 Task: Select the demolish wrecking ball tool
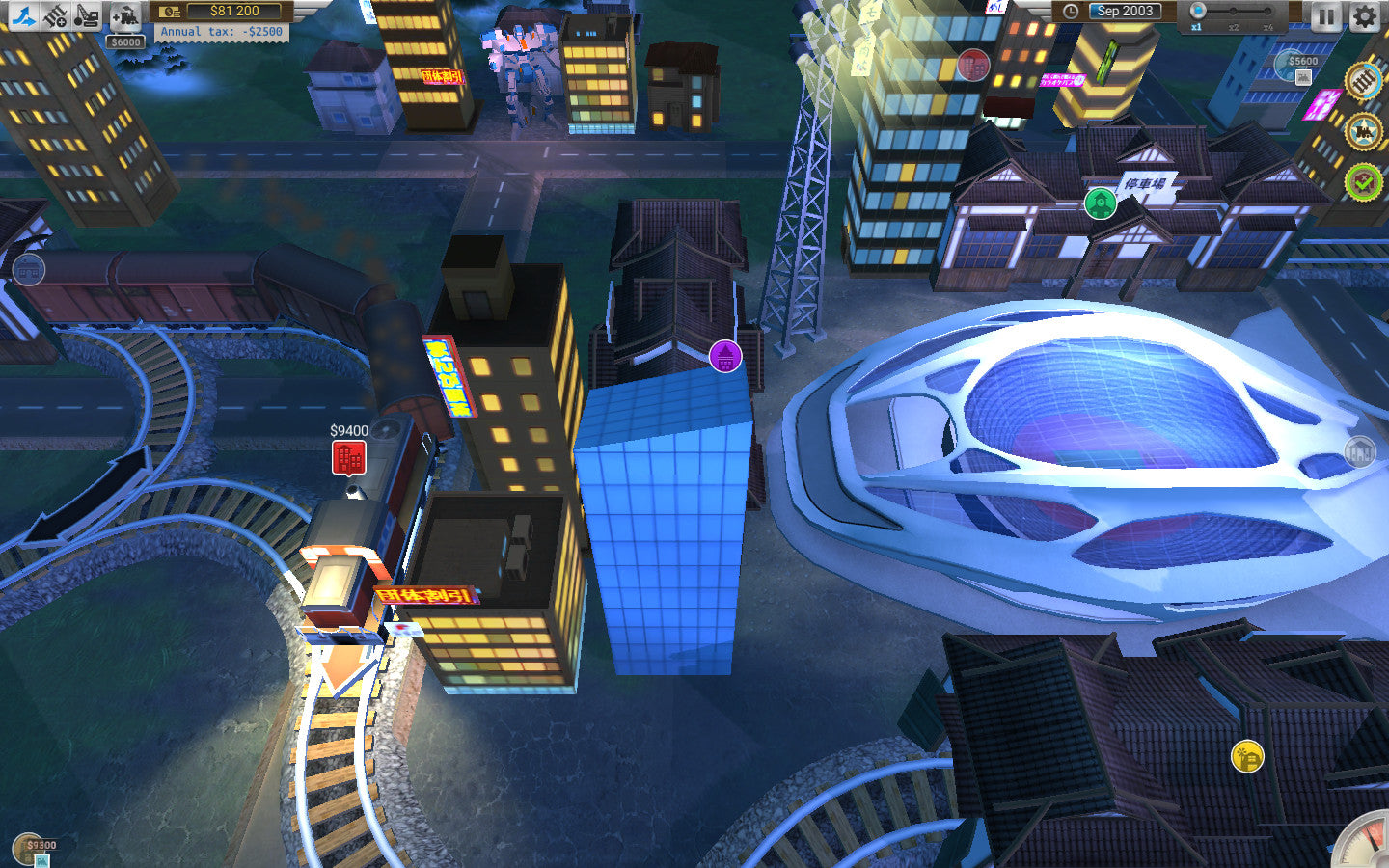pos(85,15)
